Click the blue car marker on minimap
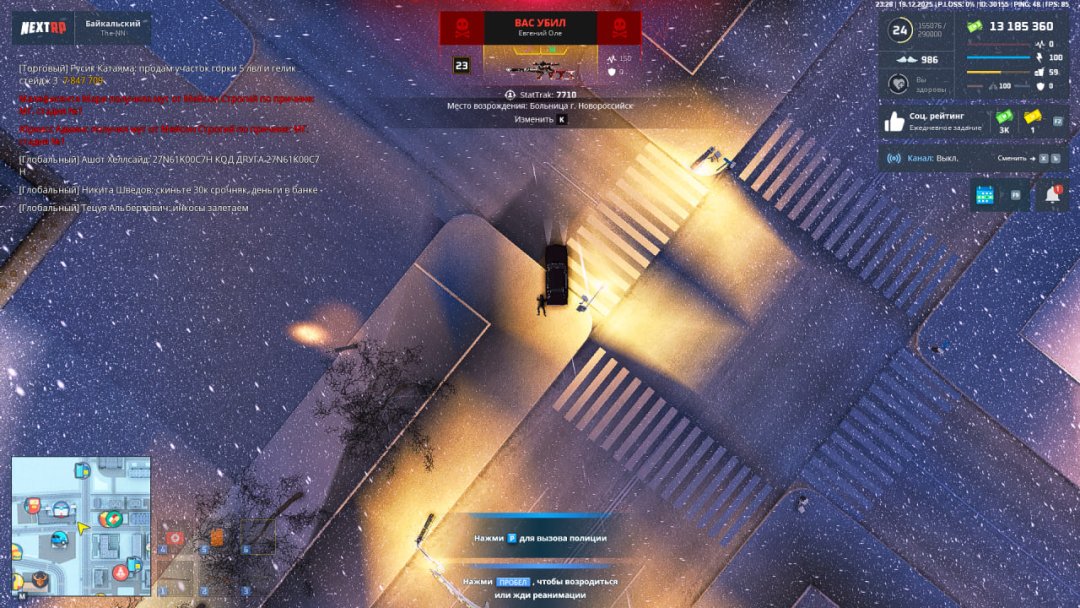Viewport: 1080px width, 608px height. [61, 540]
